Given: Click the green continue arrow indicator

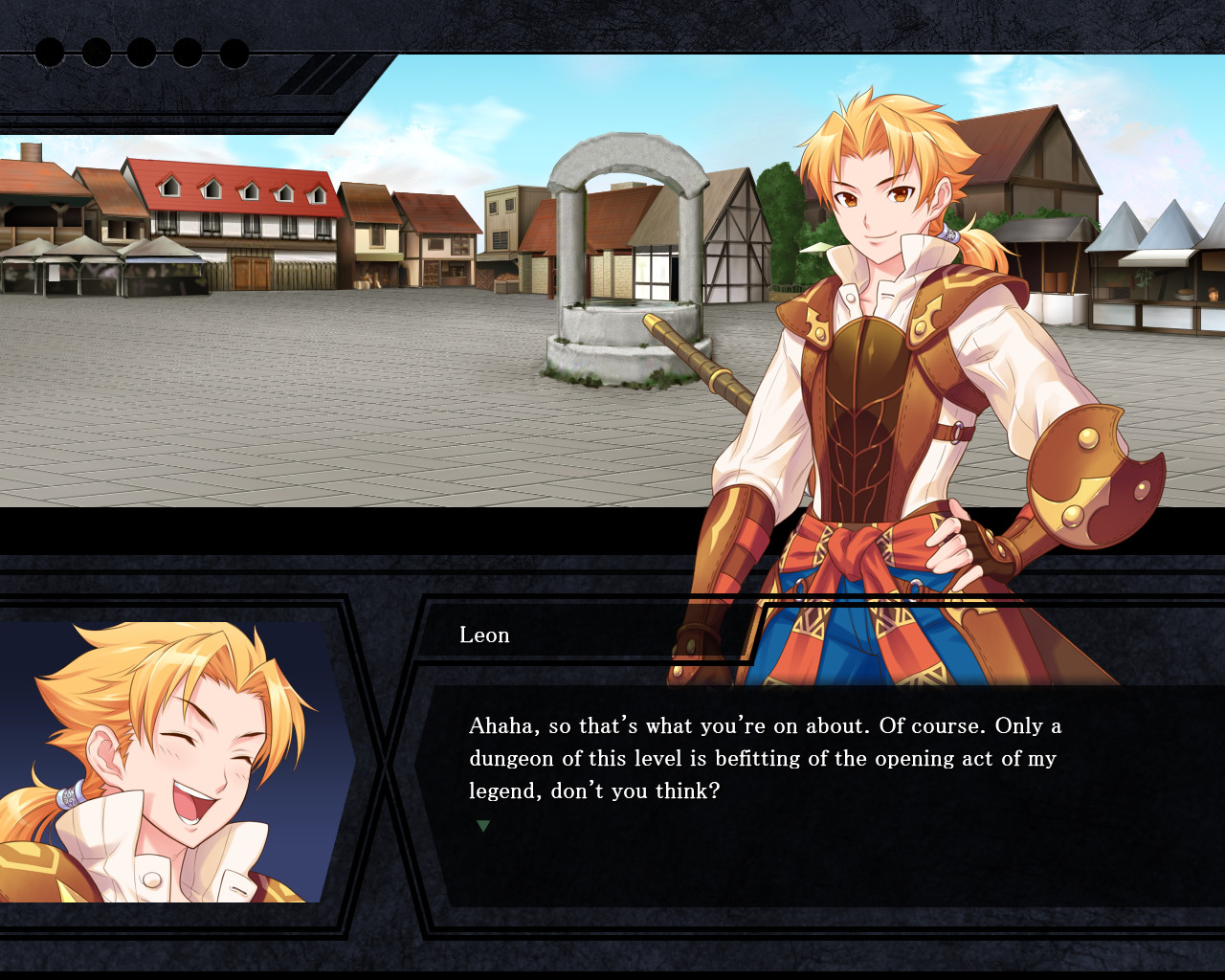Looking at the screenshot, I should (x=481, y=823).
